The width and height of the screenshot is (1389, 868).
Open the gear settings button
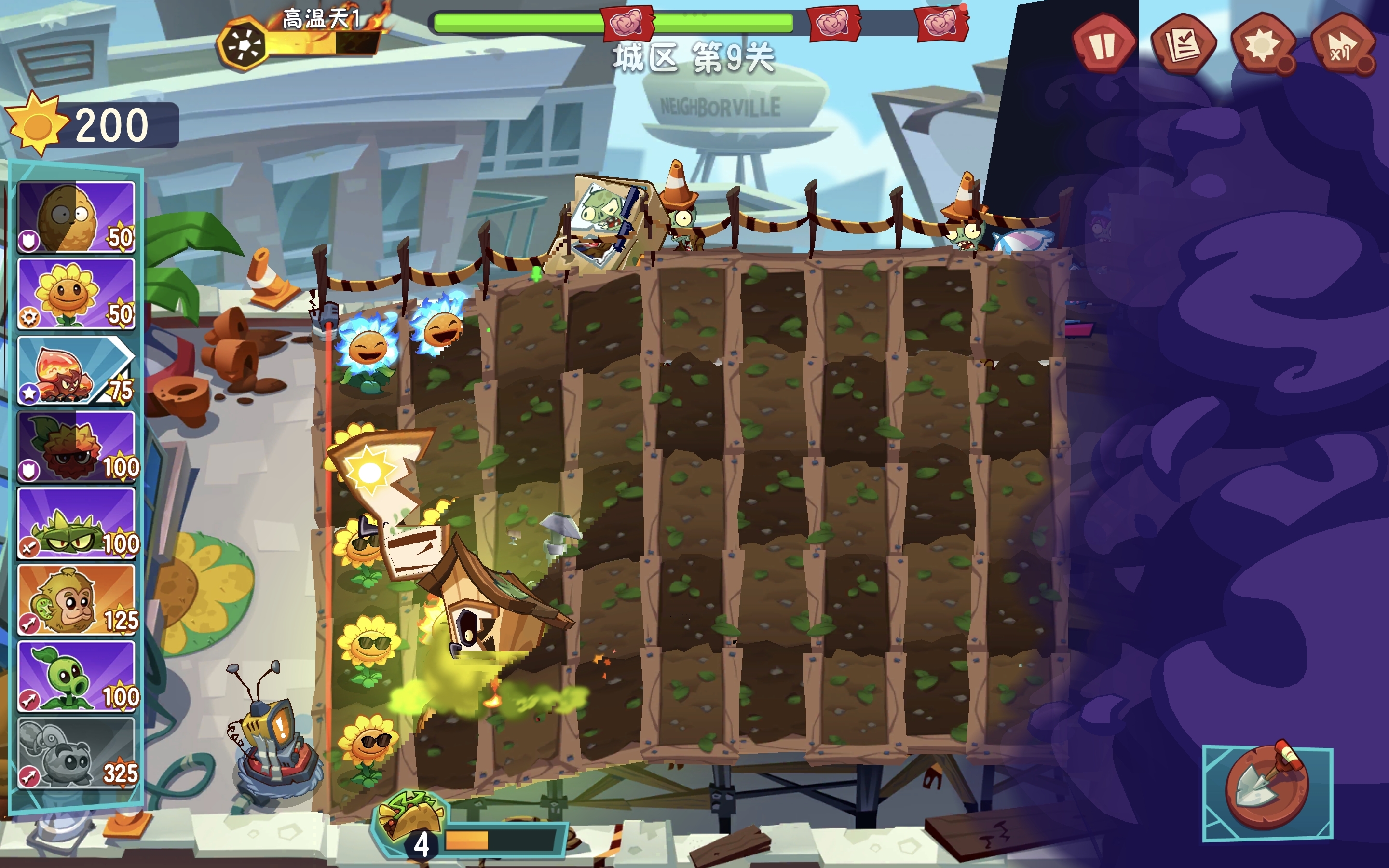1262,44
